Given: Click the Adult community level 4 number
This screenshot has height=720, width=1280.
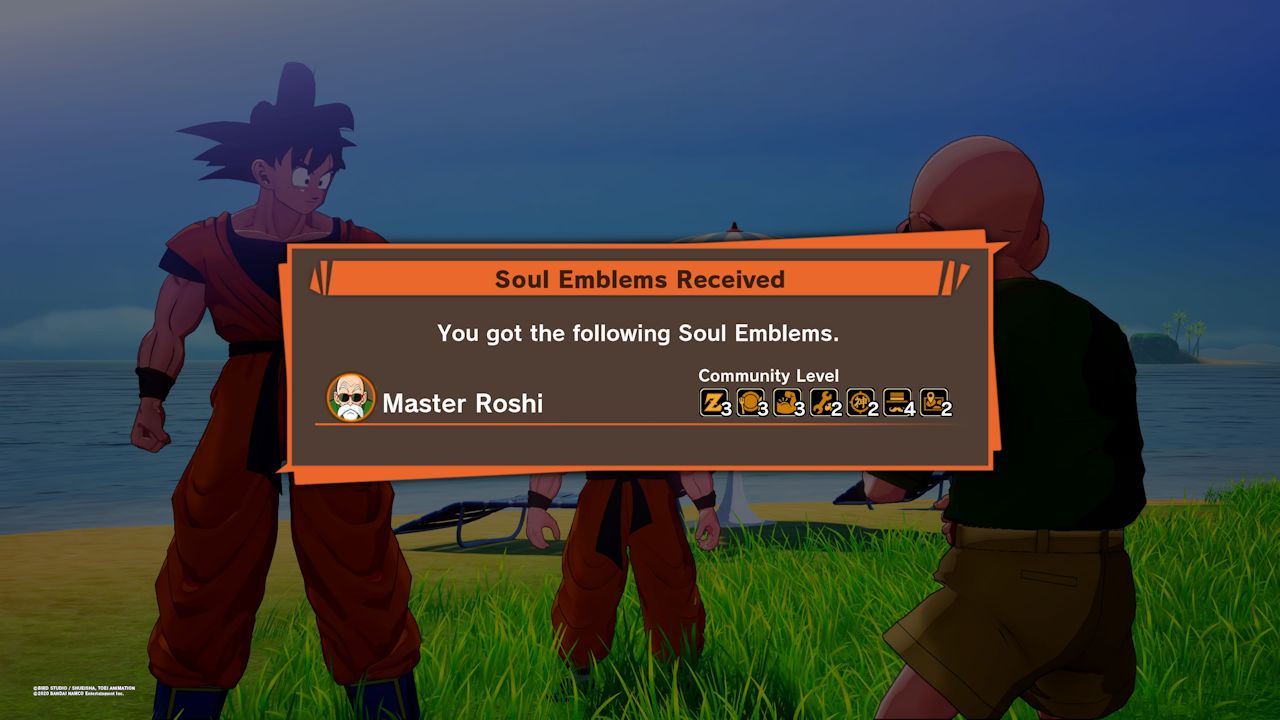Looking at the screenshot, I should pyautogui.click(x=909, y=406).
